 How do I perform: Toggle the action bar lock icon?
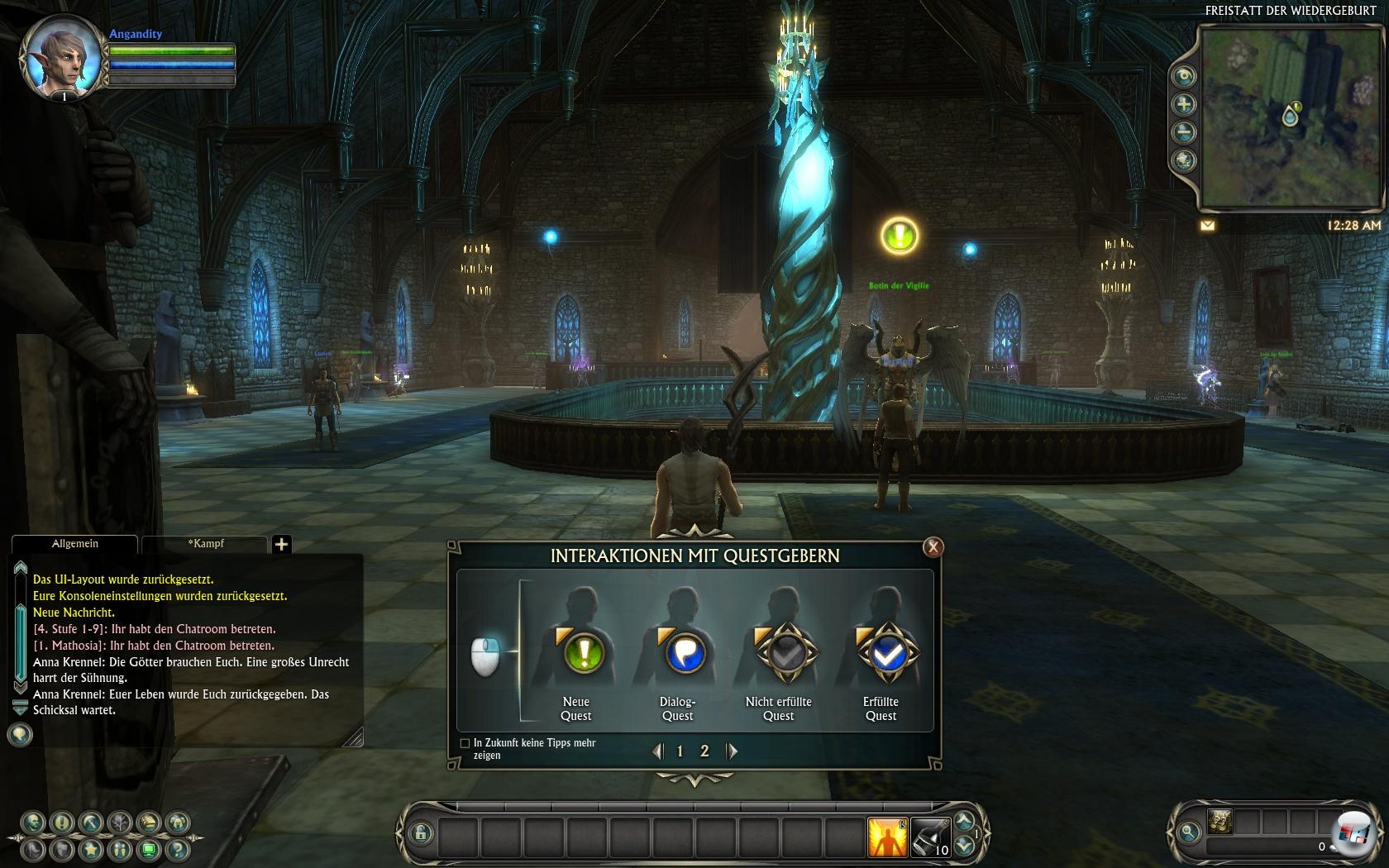(421, 833)
